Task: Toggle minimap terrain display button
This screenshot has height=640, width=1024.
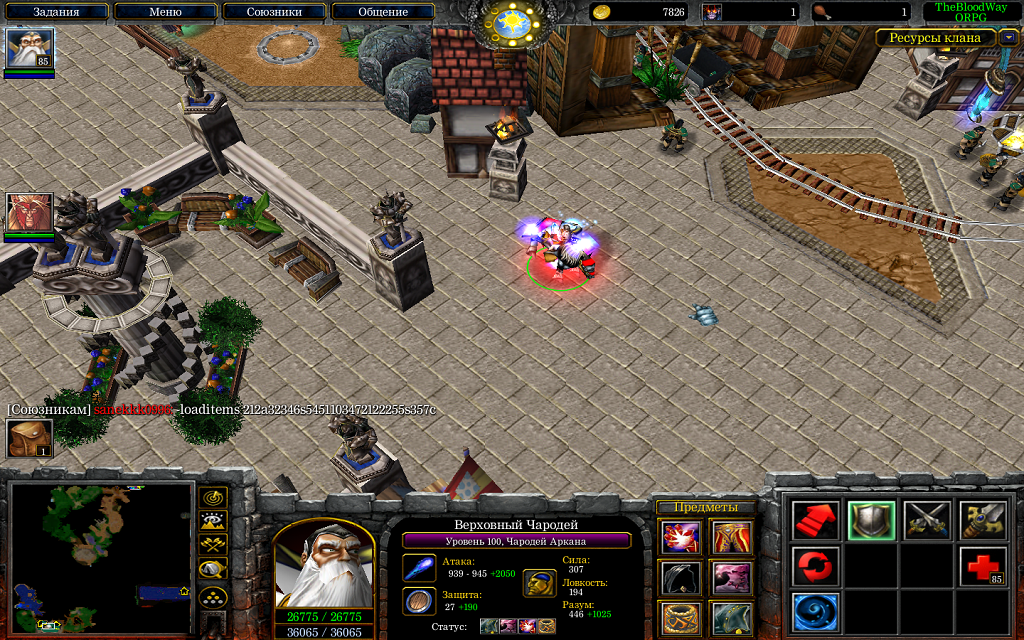Action: pyautogui.click(x=213, y=521)
